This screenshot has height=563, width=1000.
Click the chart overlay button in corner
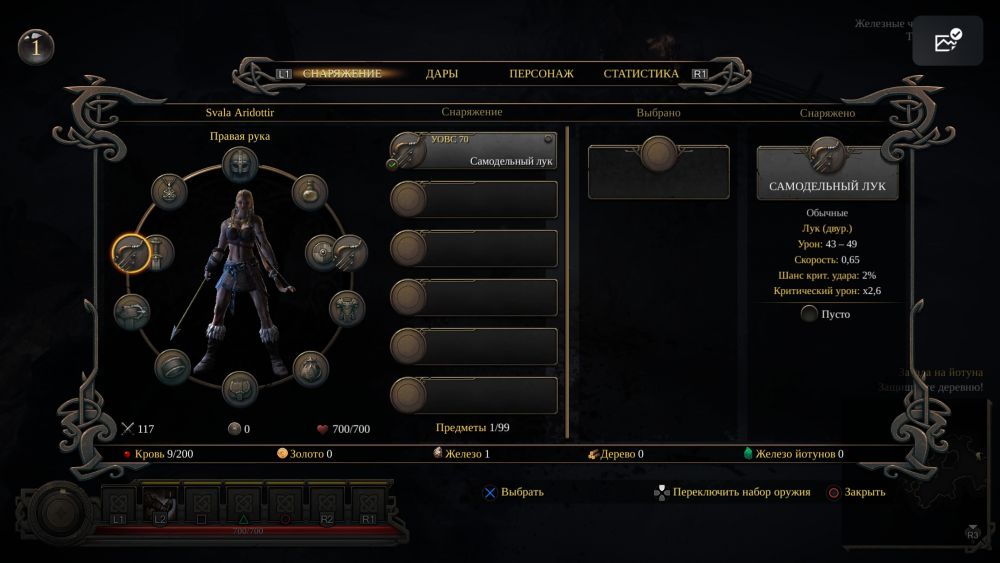[947, 41]
